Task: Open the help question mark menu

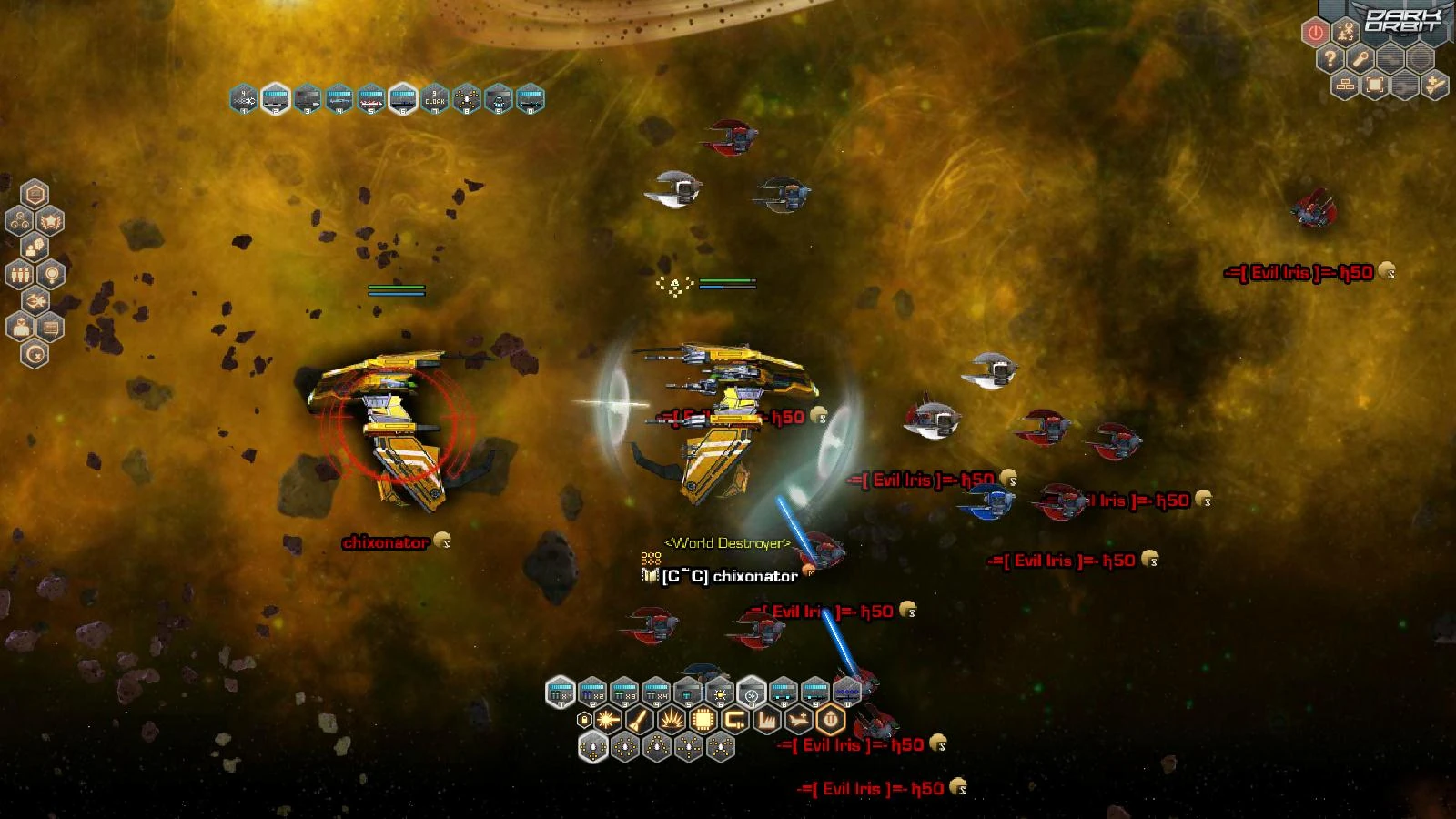Action: [x=1330, y=60]
